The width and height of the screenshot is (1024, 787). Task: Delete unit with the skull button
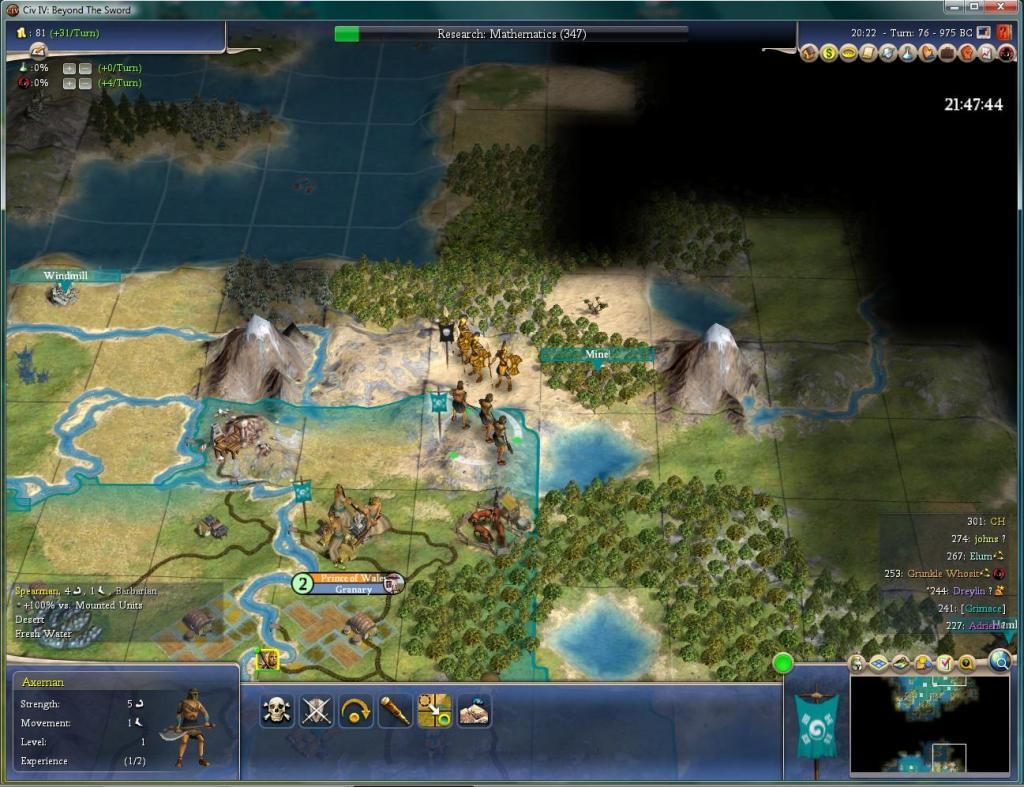pos(276,711)
